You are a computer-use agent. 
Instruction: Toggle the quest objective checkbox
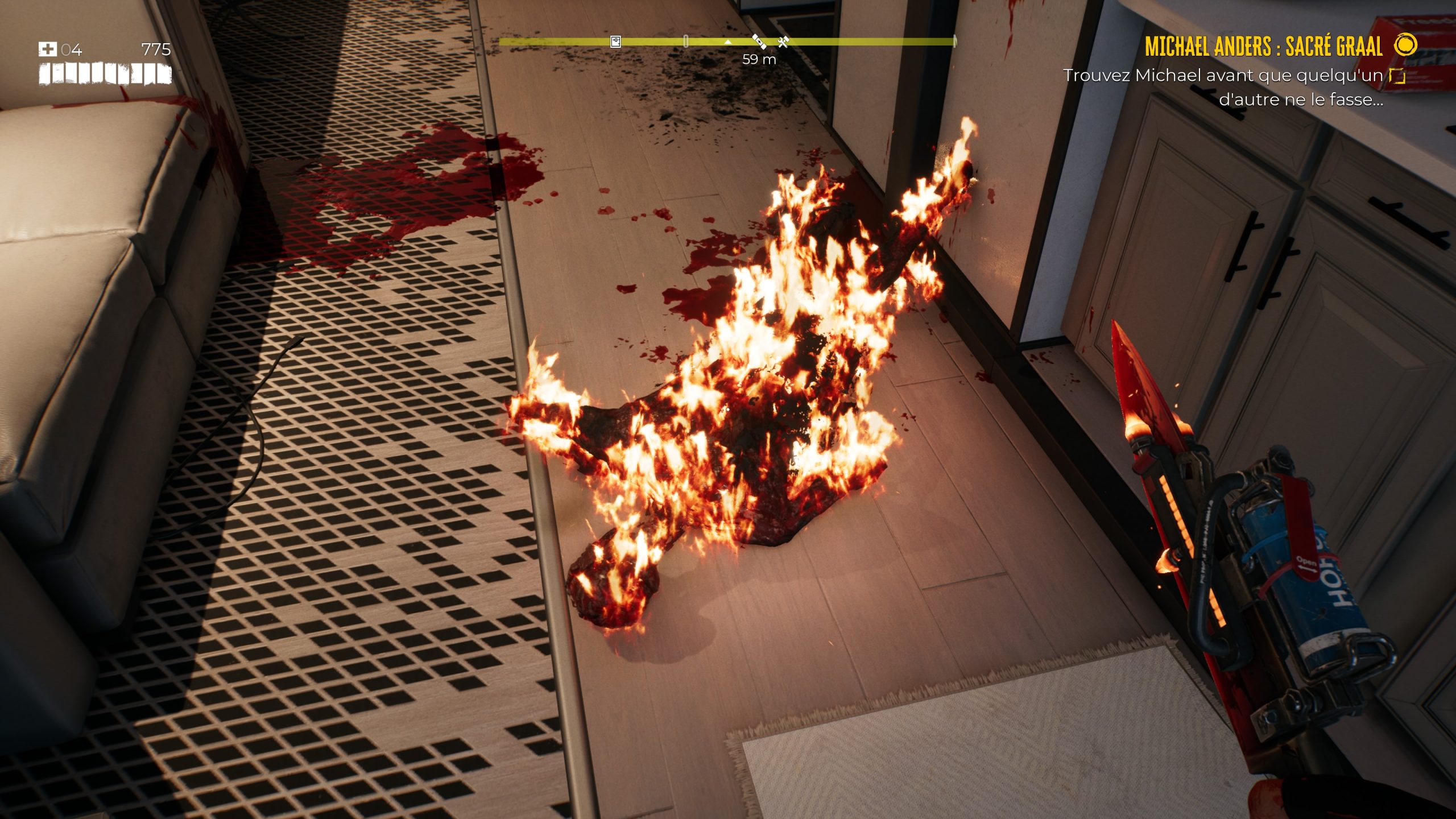tap(1397, 76)
